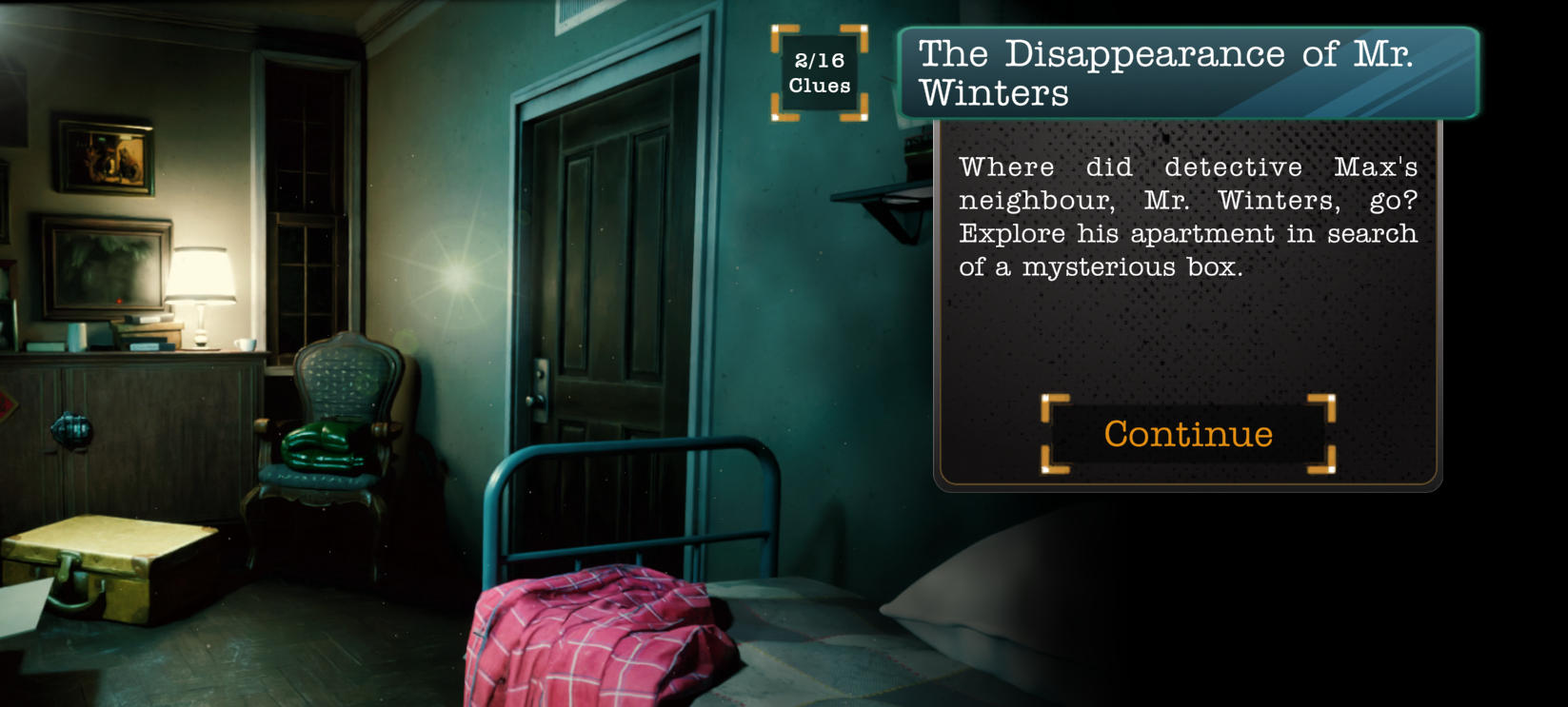Examine the framed portrait on the left wall
Image resolution: width=1568 pixels, height=707 pixels.
(x=105, y=157)
